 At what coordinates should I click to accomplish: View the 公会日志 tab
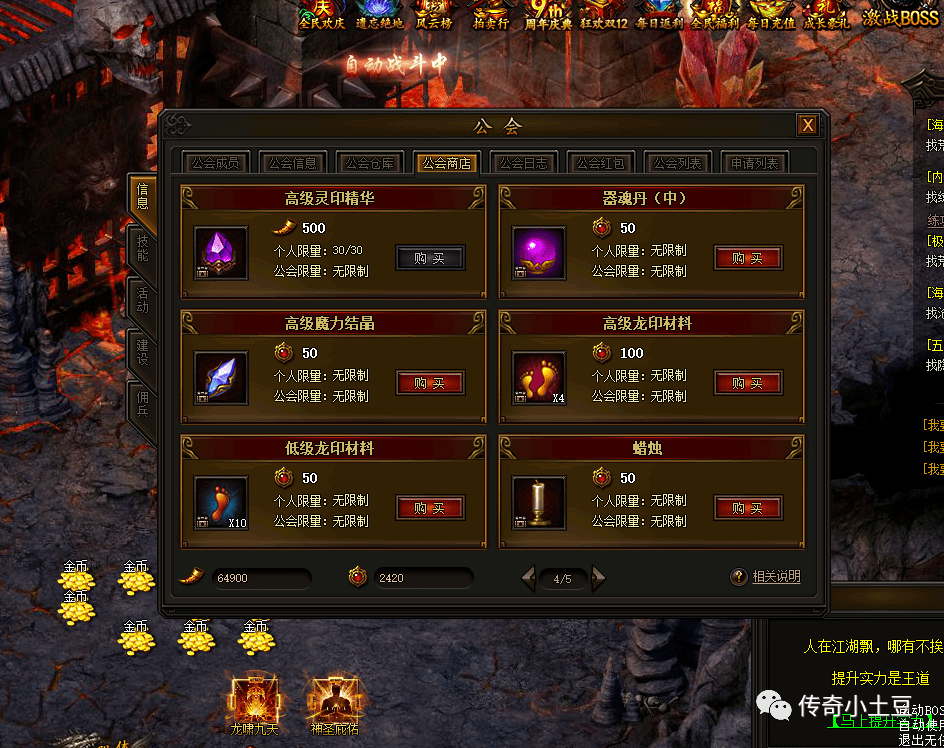524,163
